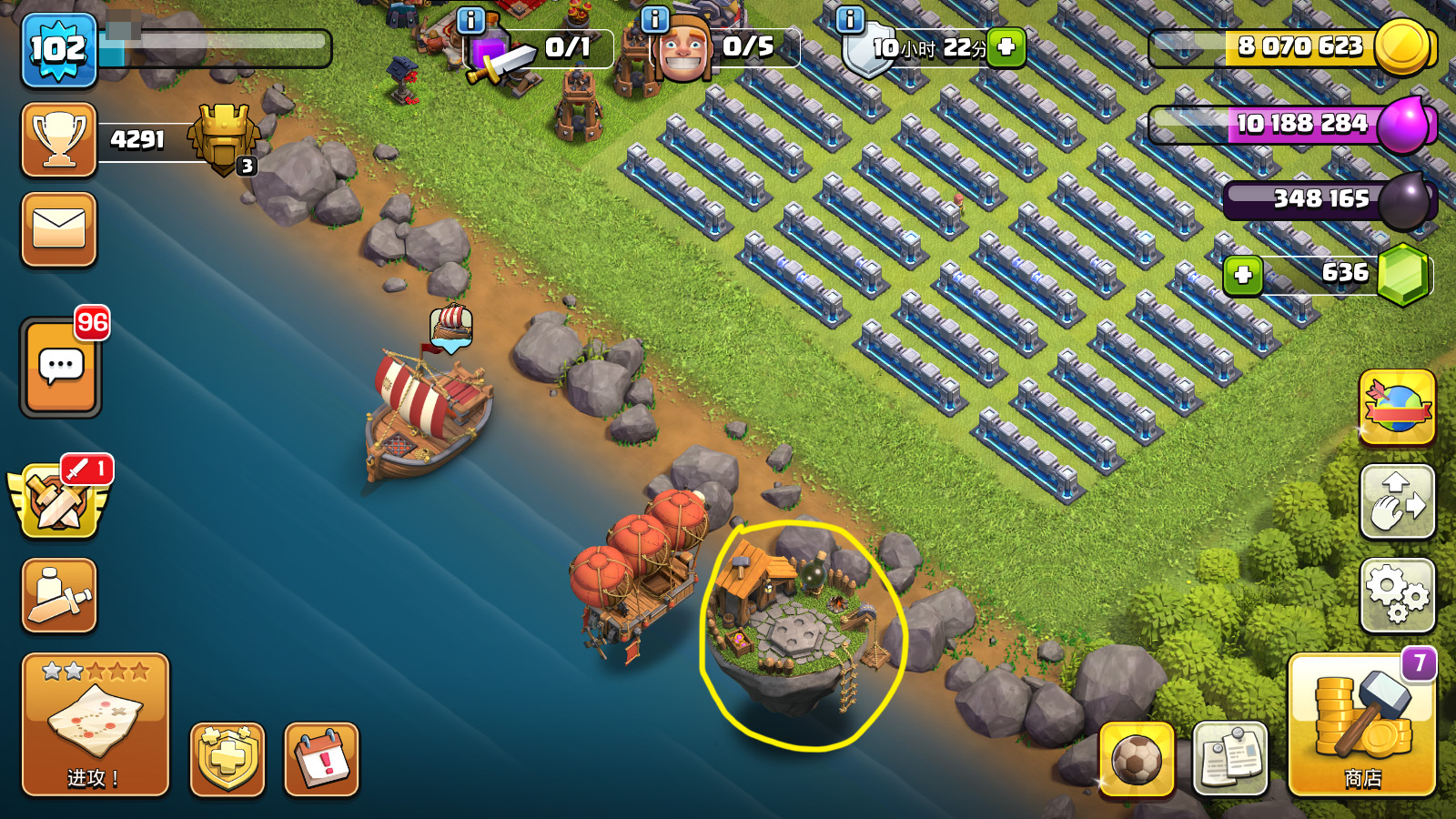Open the 商店 shop

pos(1361,724)
